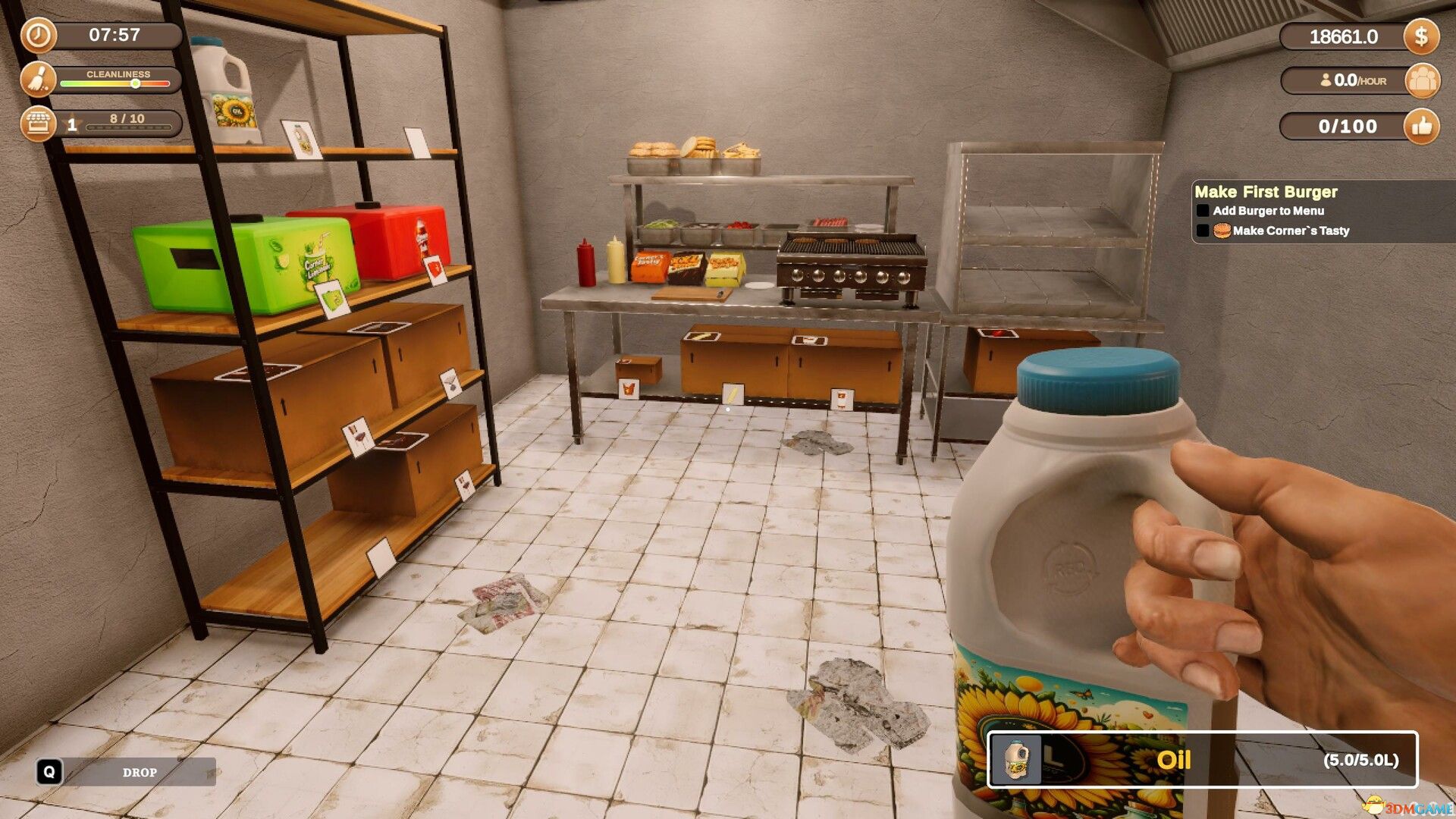Screen dimensions: 1456x819
Task: Click the thumbs-up icon next to 0/100
Action: (x=1423, y=127)
